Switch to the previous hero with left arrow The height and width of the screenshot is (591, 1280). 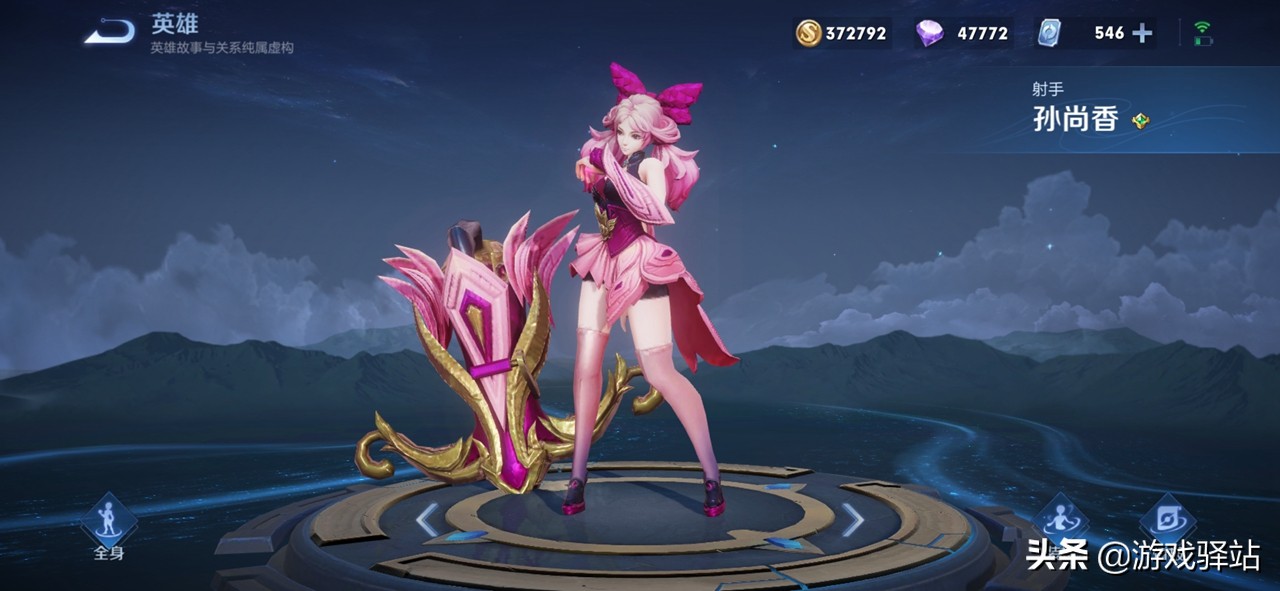click(427, 519)
